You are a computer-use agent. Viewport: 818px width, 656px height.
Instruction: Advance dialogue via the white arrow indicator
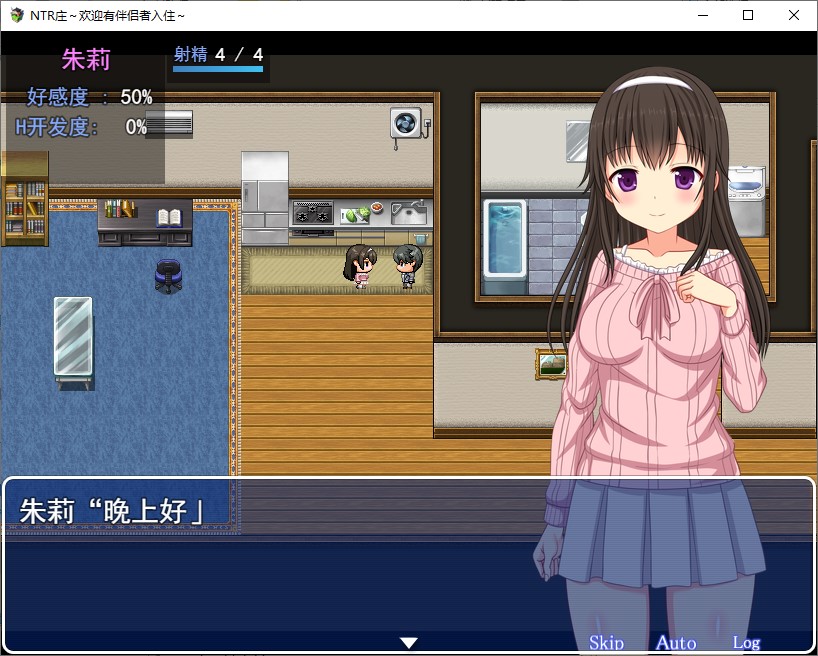[x=408, y=642]
